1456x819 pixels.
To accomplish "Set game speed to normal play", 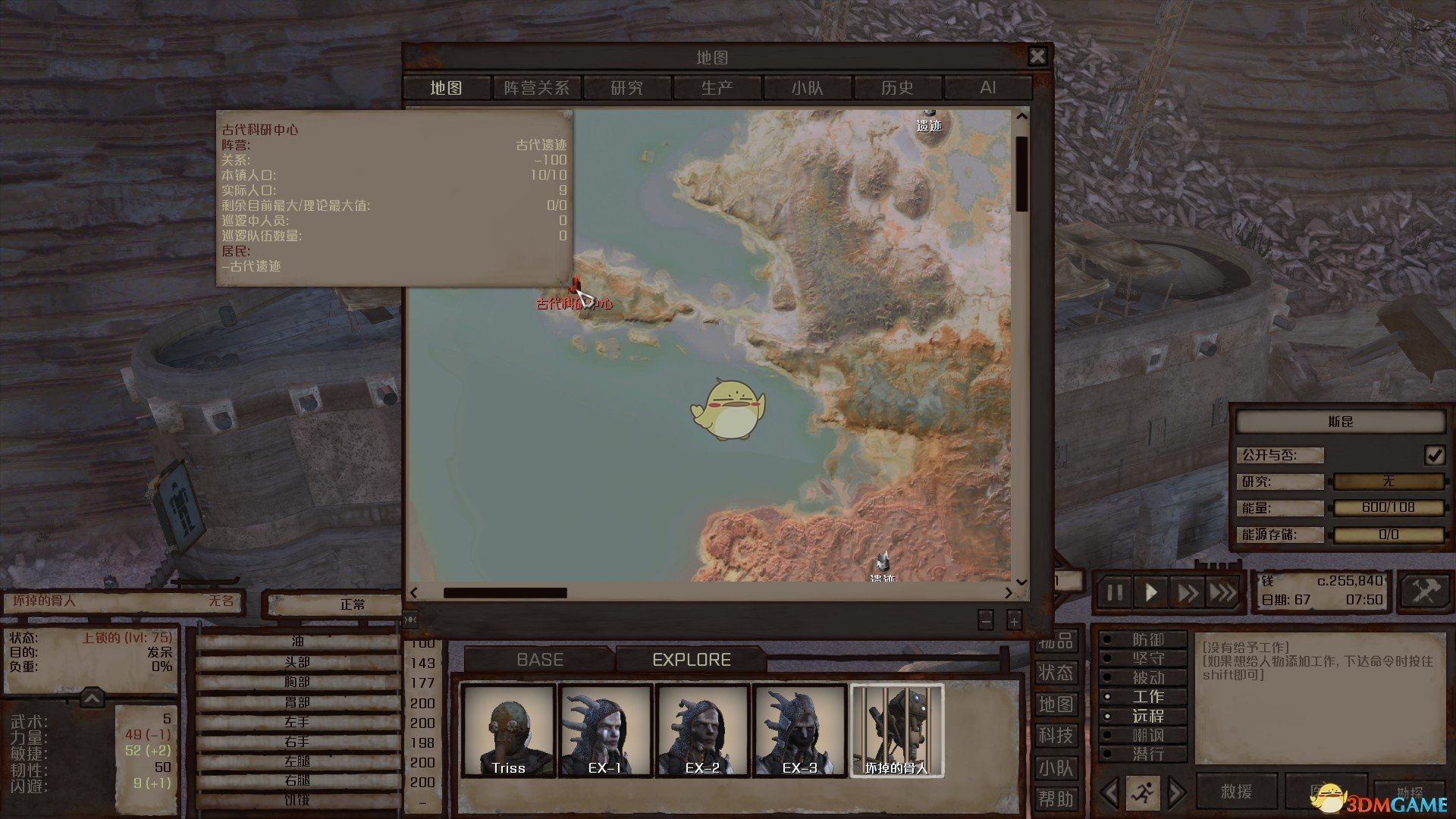I will point(1150,592).
